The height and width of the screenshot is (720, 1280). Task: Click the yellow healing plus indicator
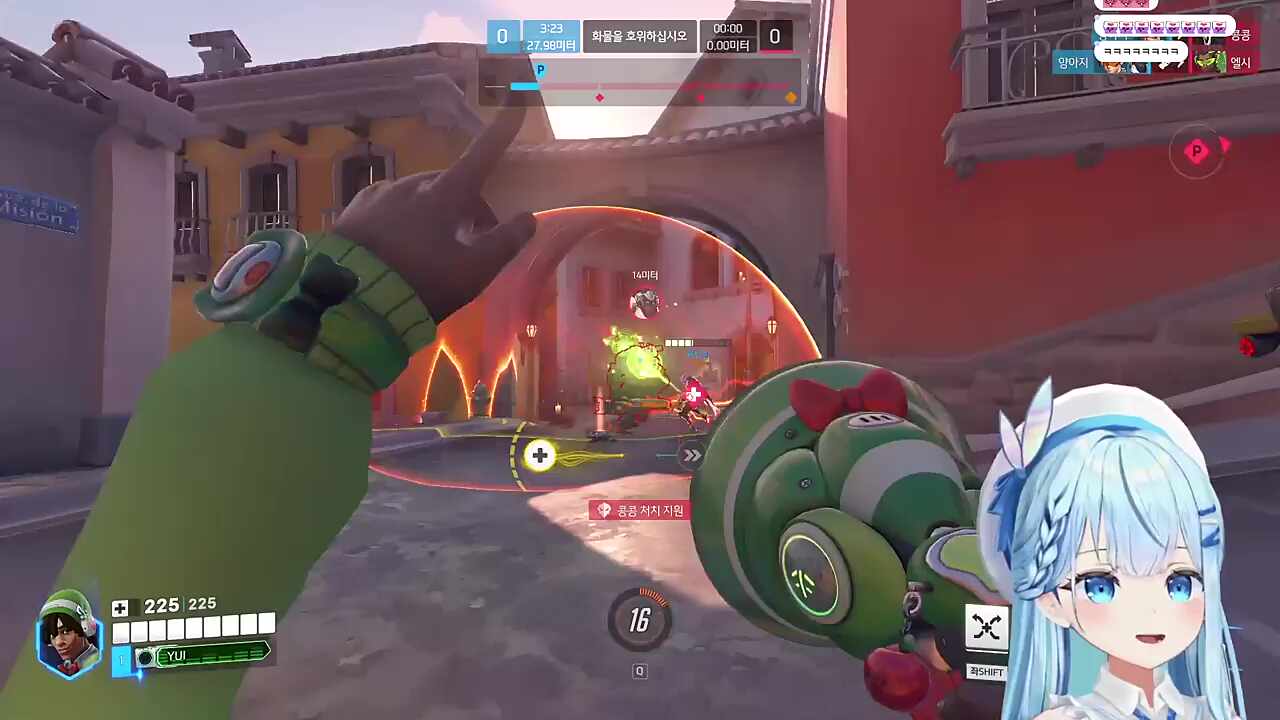540,456
